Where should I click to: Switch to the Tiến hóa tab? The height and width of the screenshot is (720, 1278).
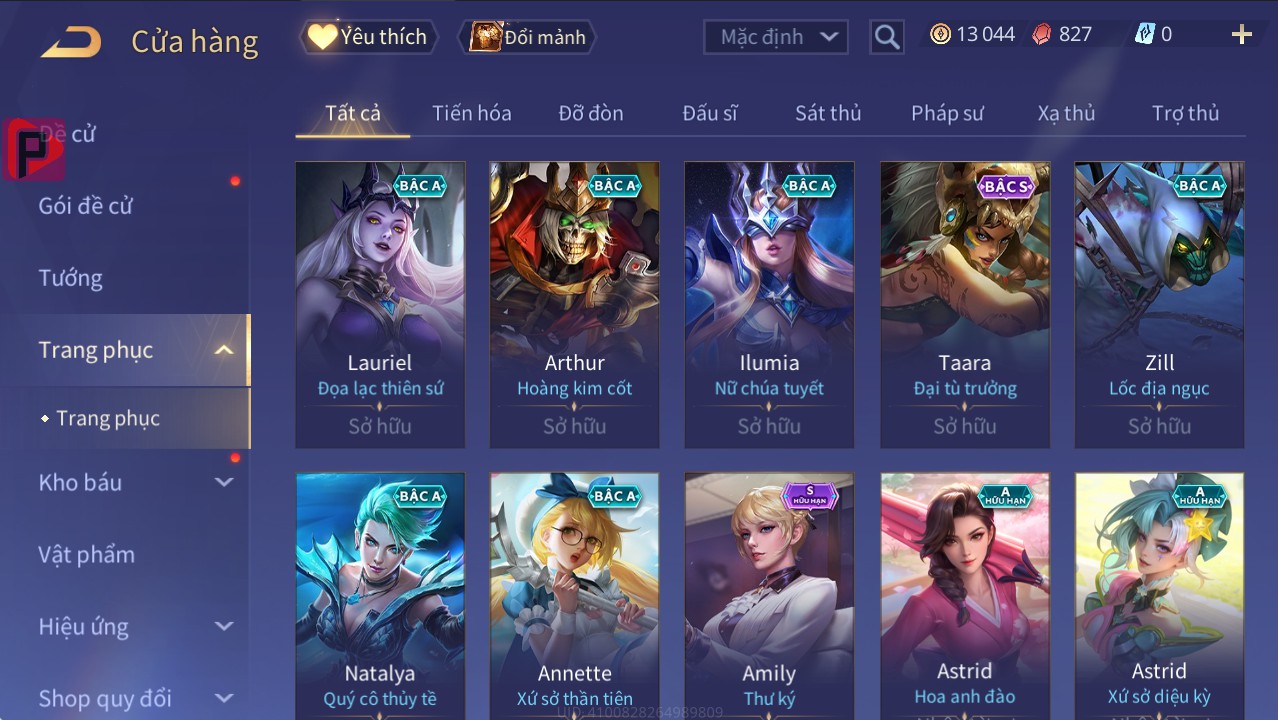point(471,113)
